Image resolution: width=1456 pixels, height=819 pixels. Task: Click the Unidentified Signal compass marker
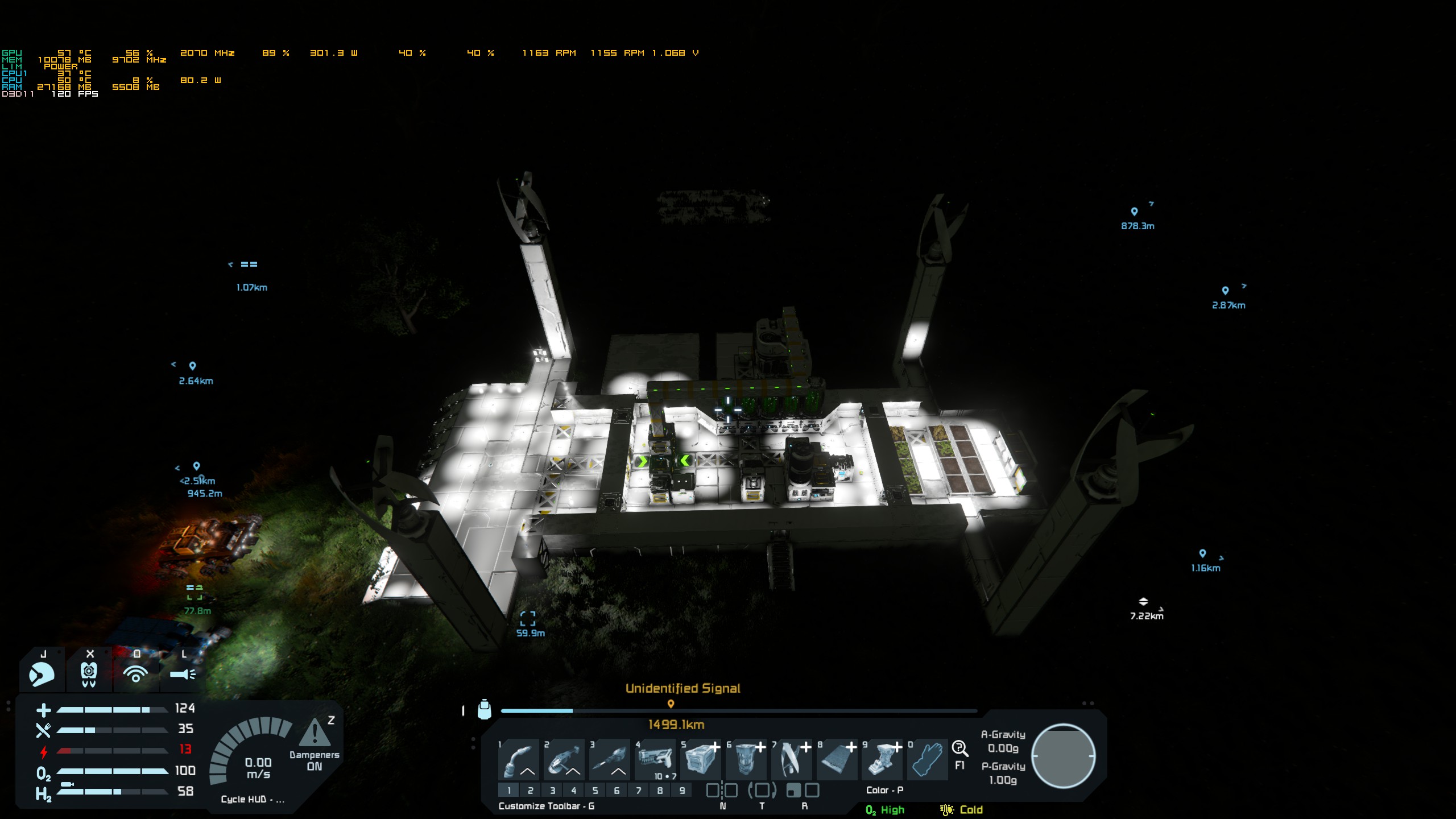[x=671, y=704]
